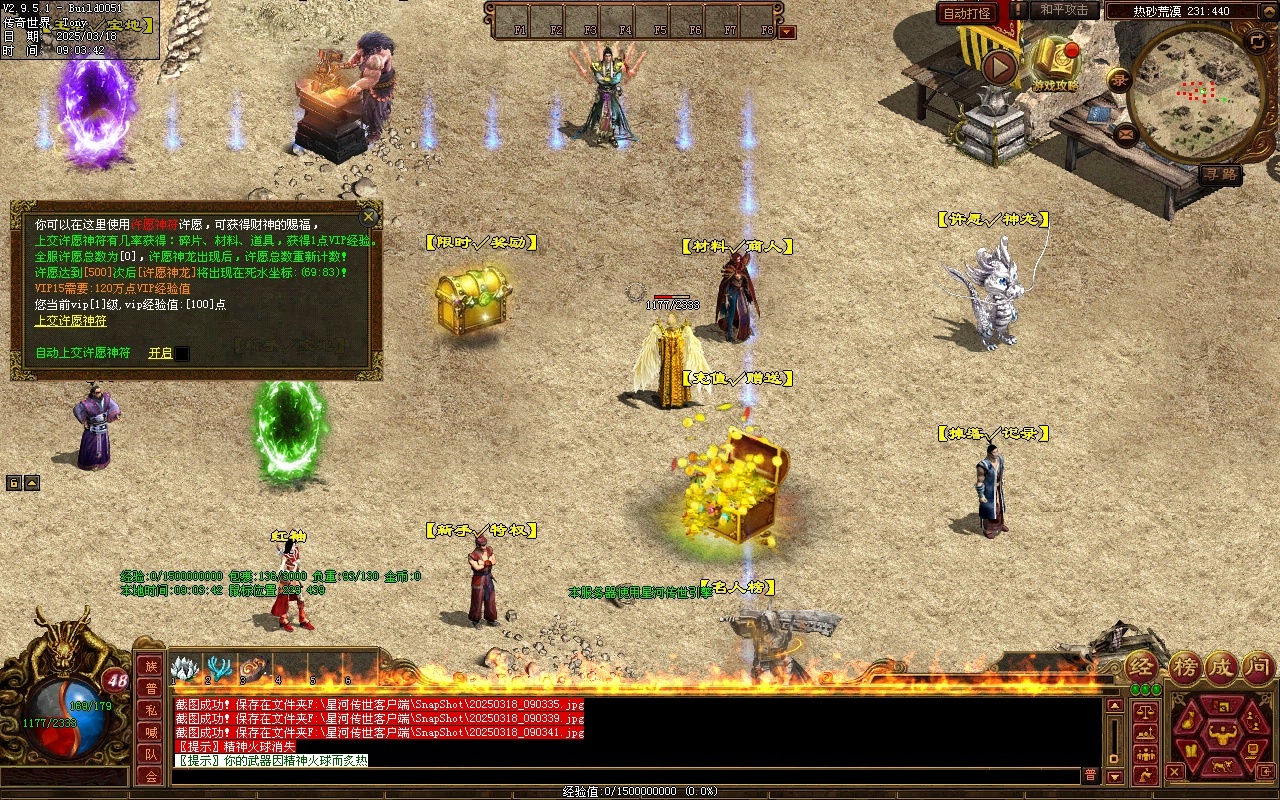The width and height of the screenshot is (1280, 800).
Task: Click the round play arrow button
Action: tap(998, 67)
